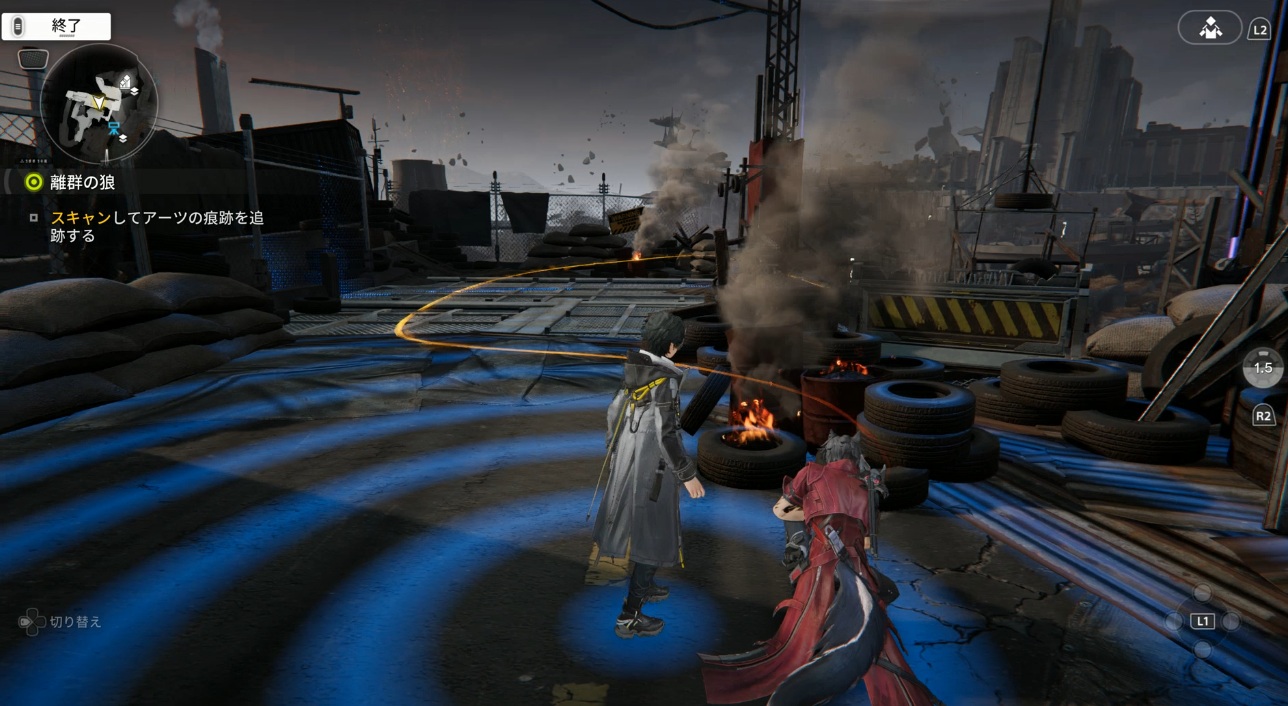Click the 終了 exit button

tap(56, 27)
